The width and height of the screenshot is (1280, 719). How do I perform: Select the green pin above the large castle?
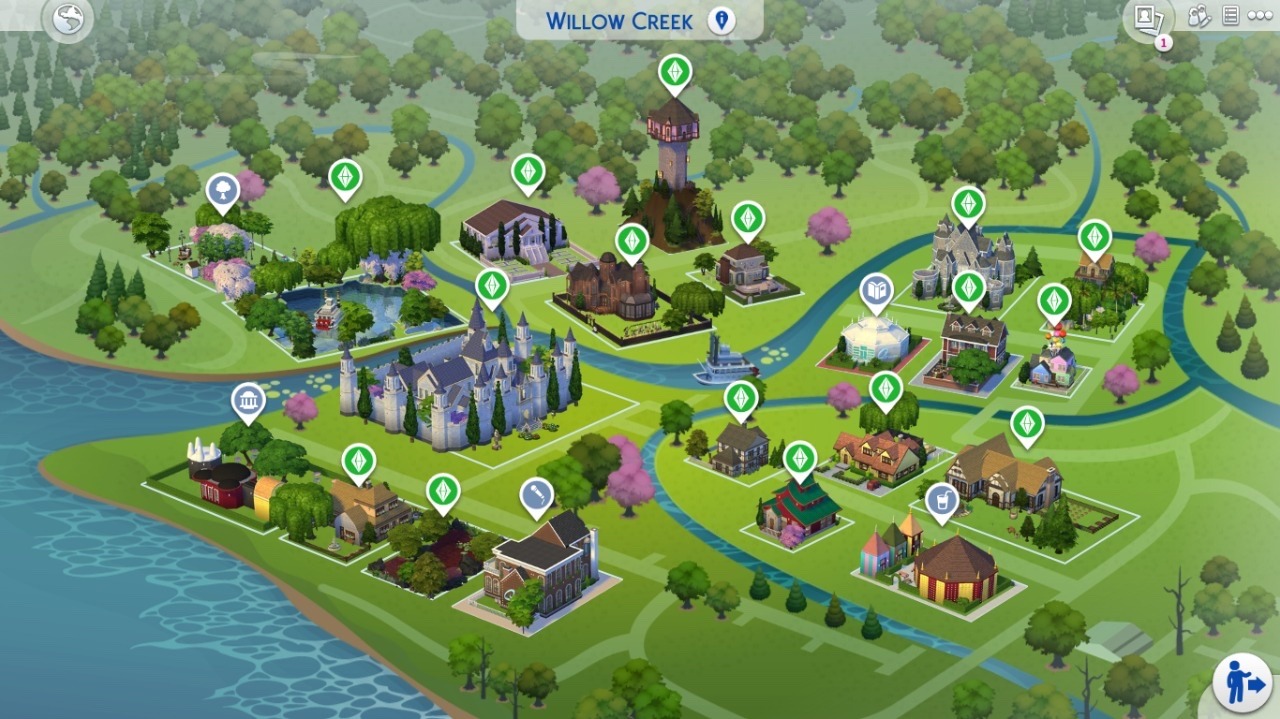tap(492, 285)
